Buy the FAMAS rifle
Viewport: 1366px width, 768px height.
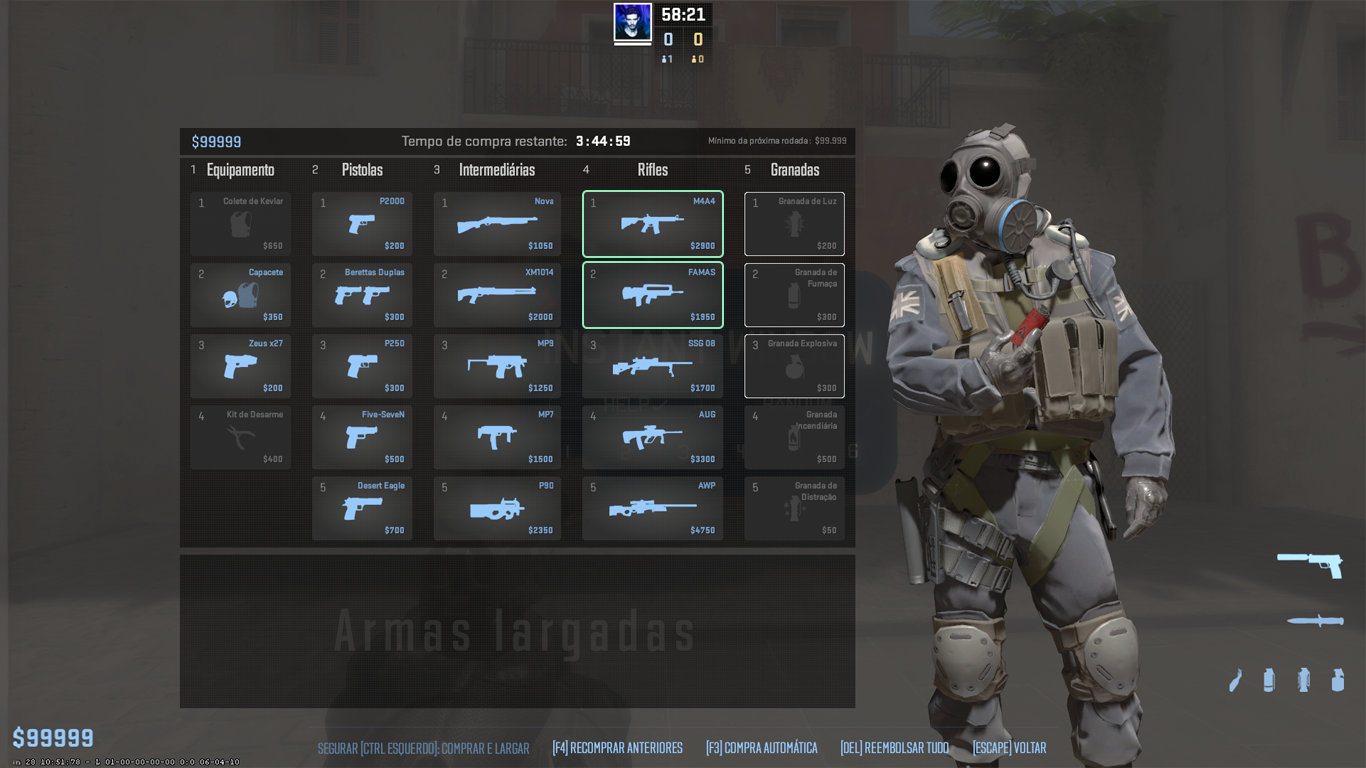pyautogui.click(x=651, y=295)
